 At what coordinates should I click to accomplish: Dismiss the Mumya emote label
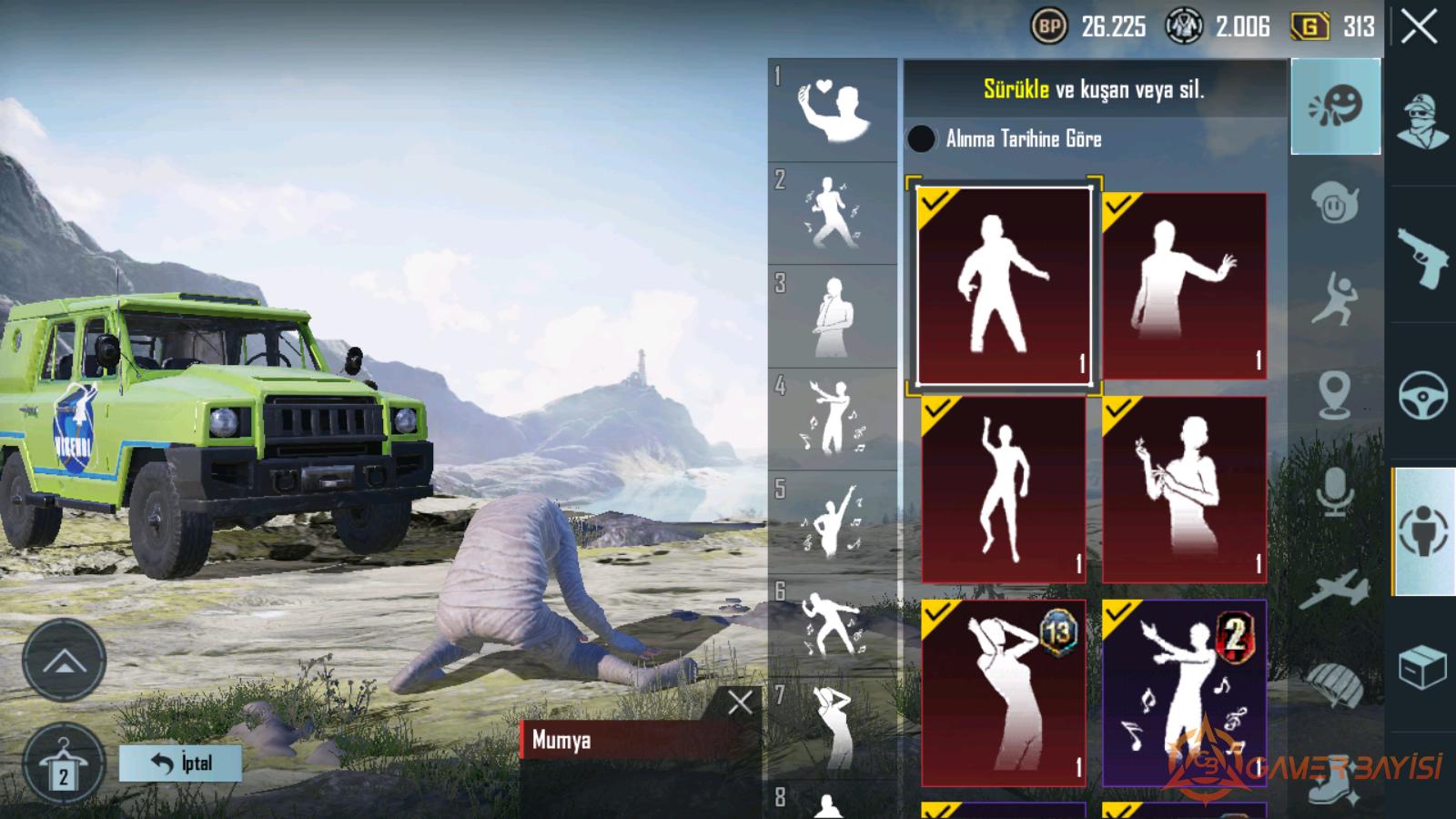coord(740,702)
